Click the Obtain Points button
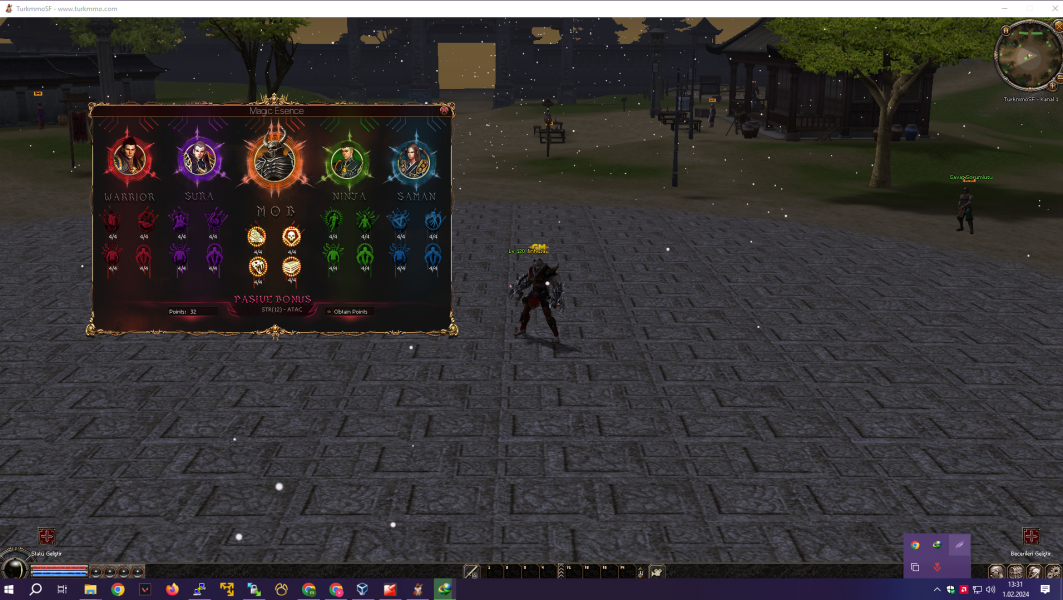 point(348,312)
